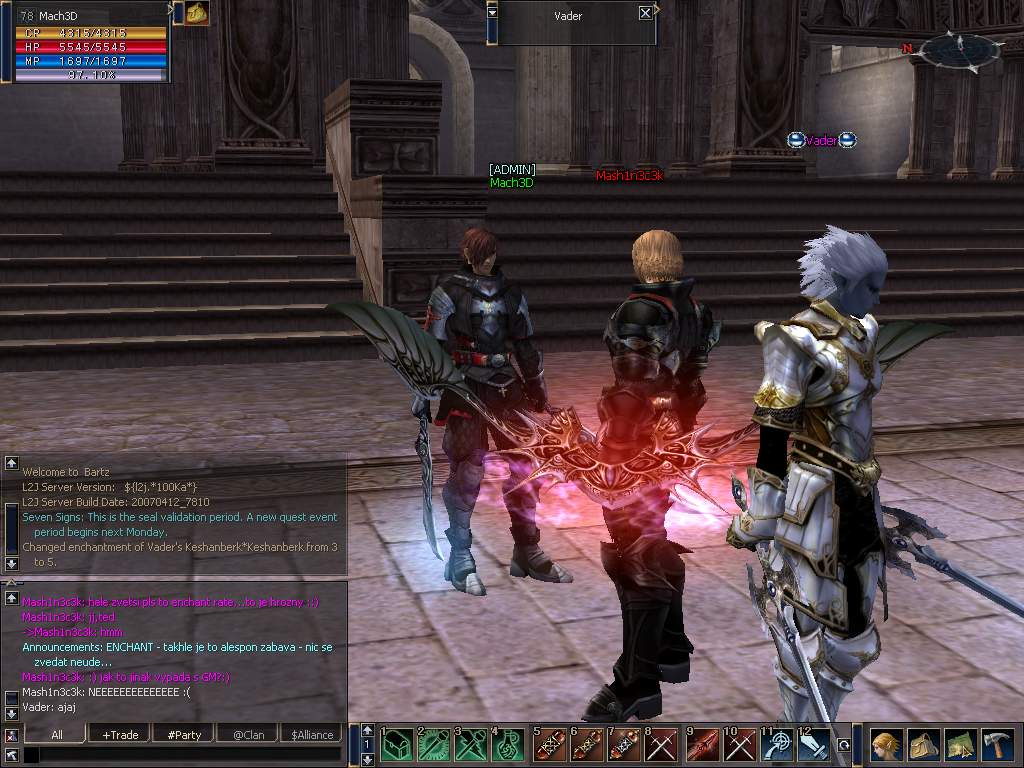This screenshot has width=1024, height=768.
Task: Use the blue sword skill in slot 12
Action: click(x=813, y=745)
